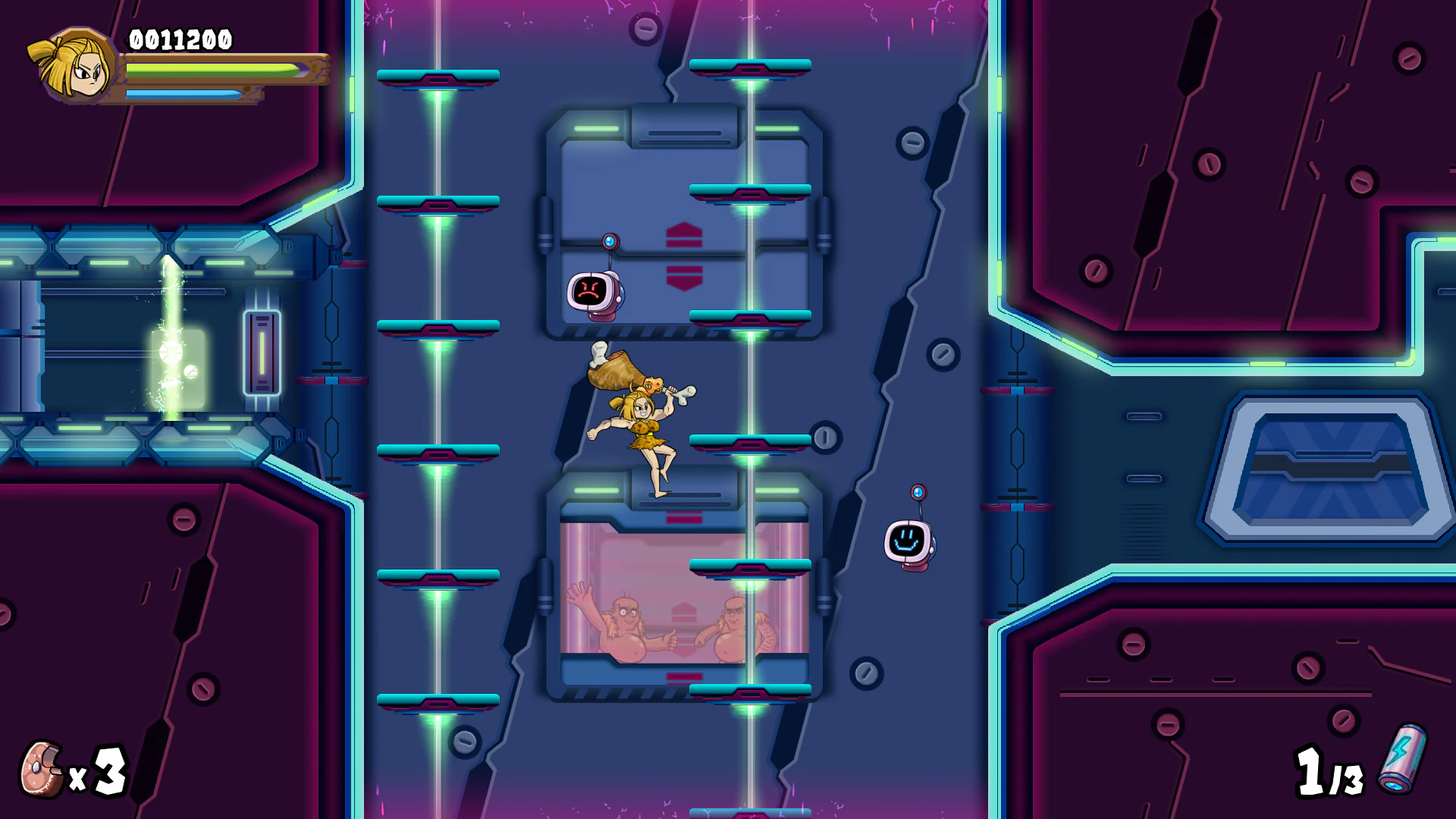Click the smiling blue-faced helper robot
Screen dimensions: 1456x819
[908, 540]
